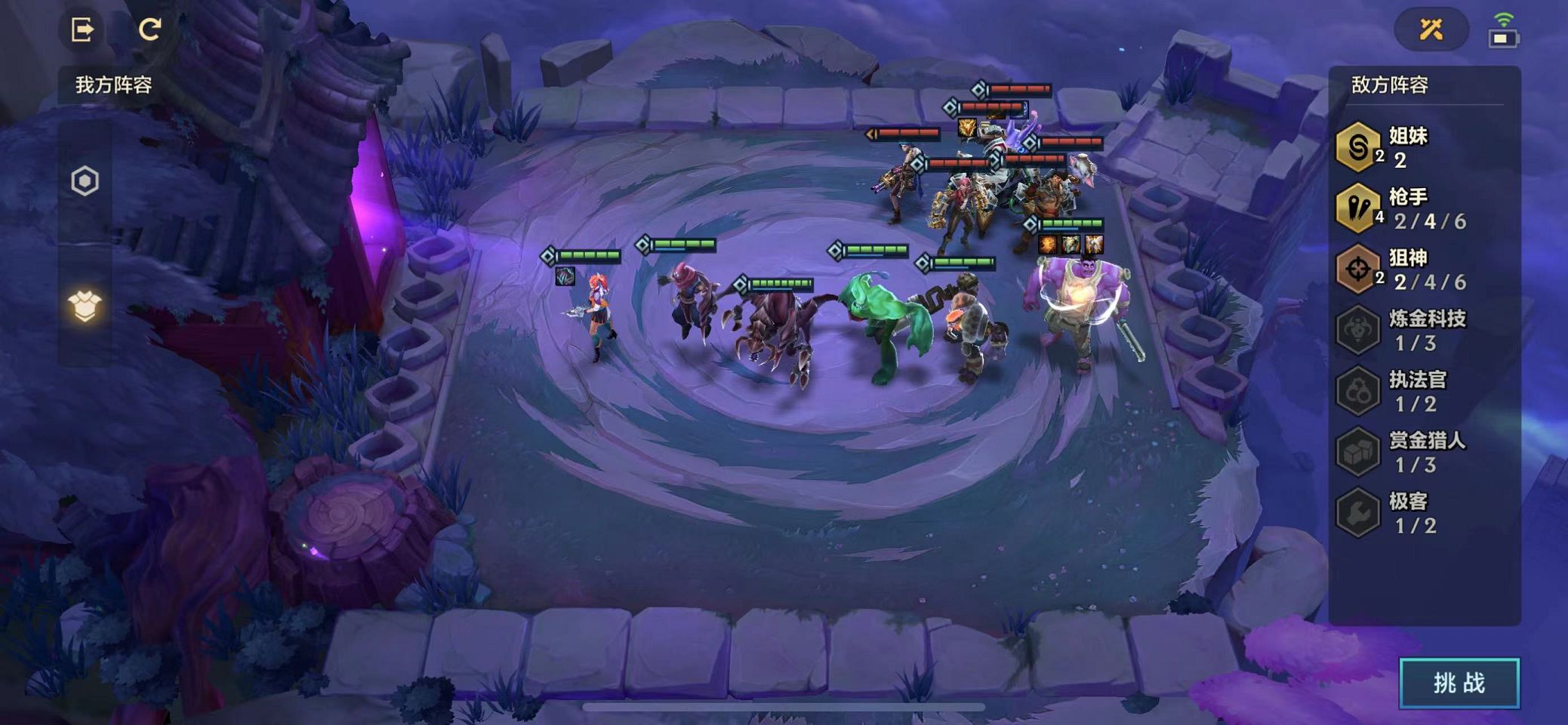This screenshot has height=725, width=1568.
Task: Exit the arena using the leave icon
Action: pos(82,29)
